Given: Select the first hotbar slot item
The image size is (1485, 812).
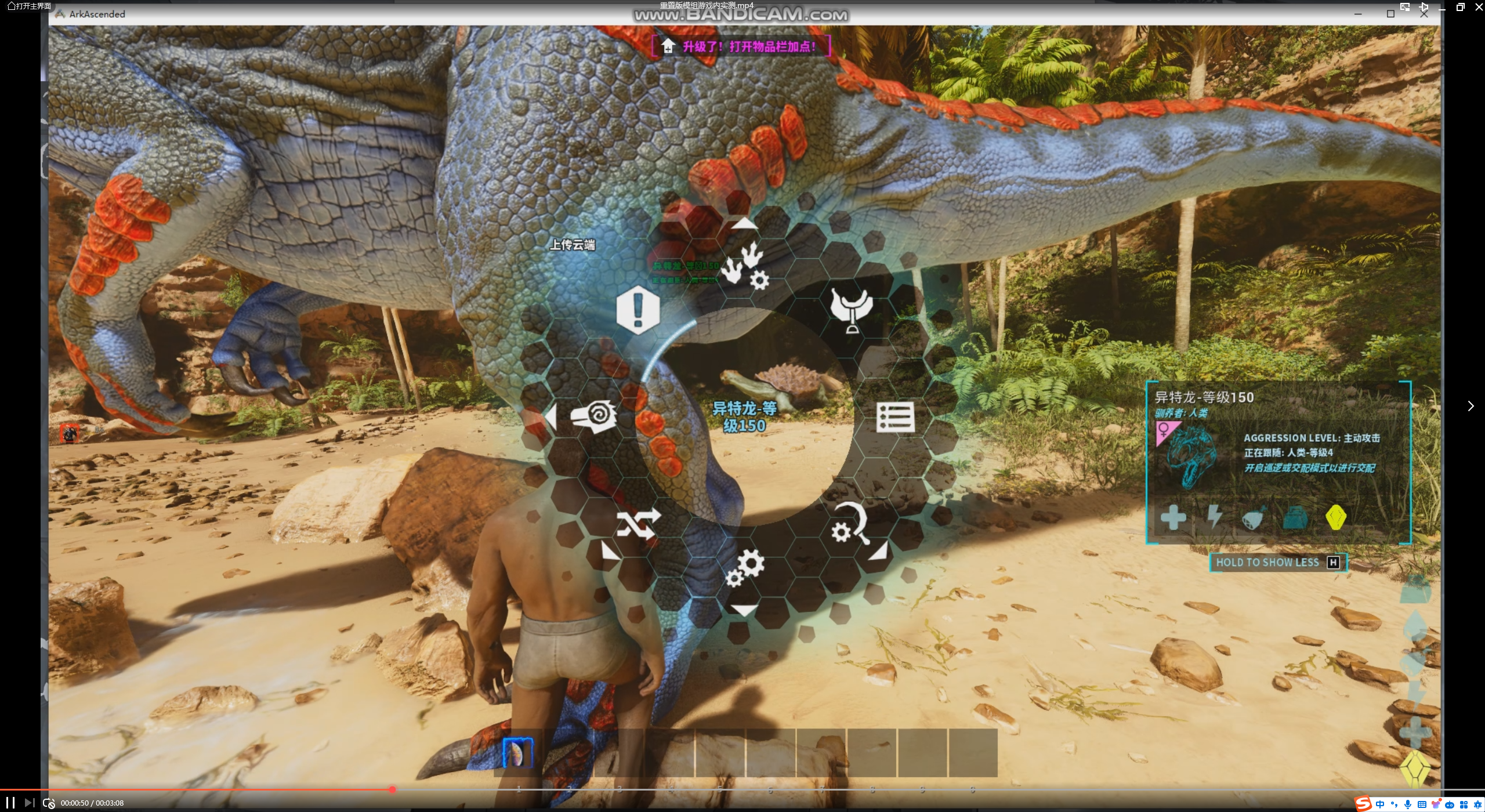Looking at the screenshot, I should click(517, 753).
